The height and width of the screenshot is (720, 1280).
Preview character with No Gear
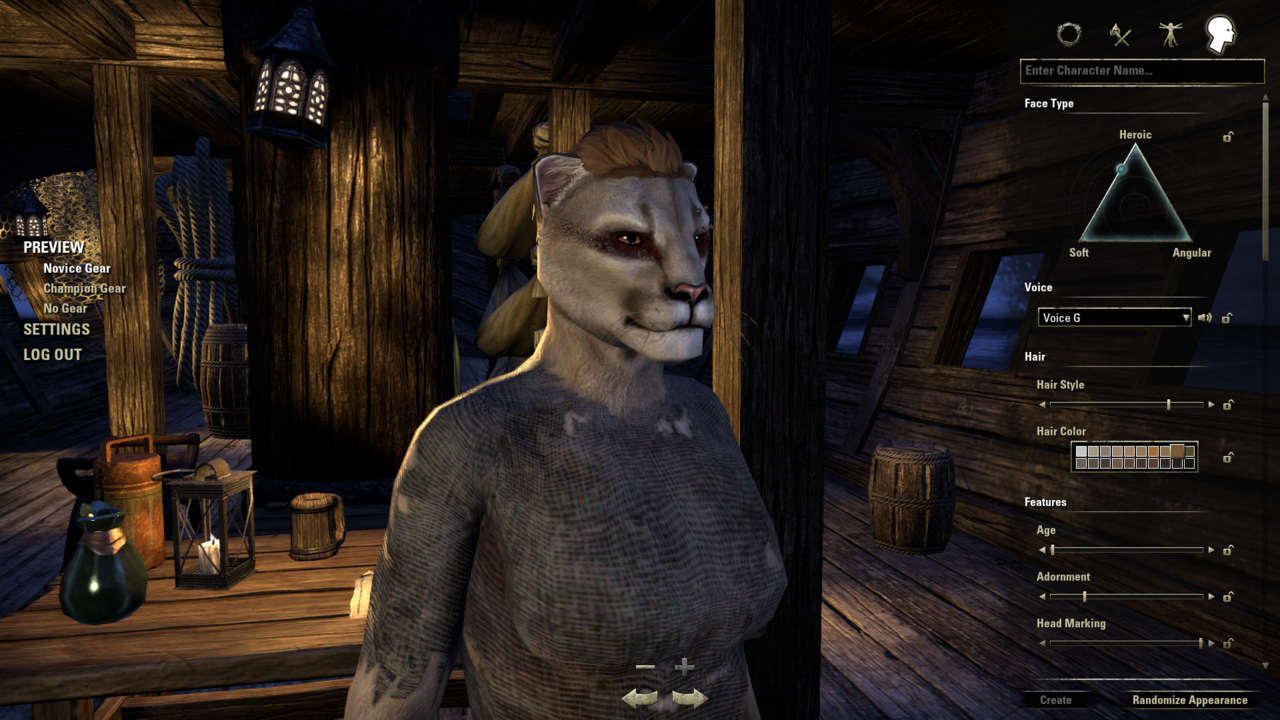tap(65, 309)
